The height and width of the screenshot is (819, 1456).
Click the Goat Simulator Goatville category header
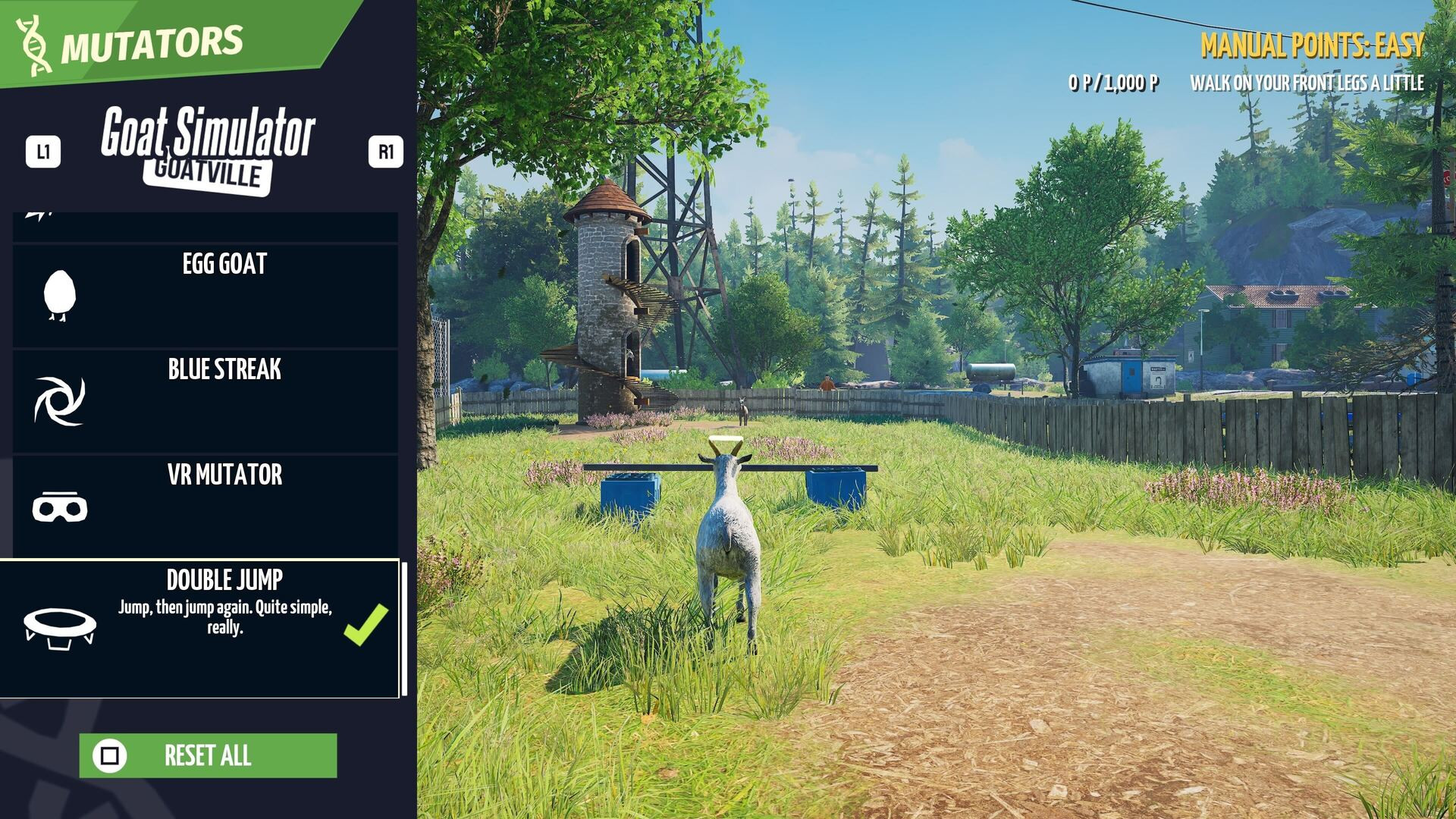tap(208, 149)
